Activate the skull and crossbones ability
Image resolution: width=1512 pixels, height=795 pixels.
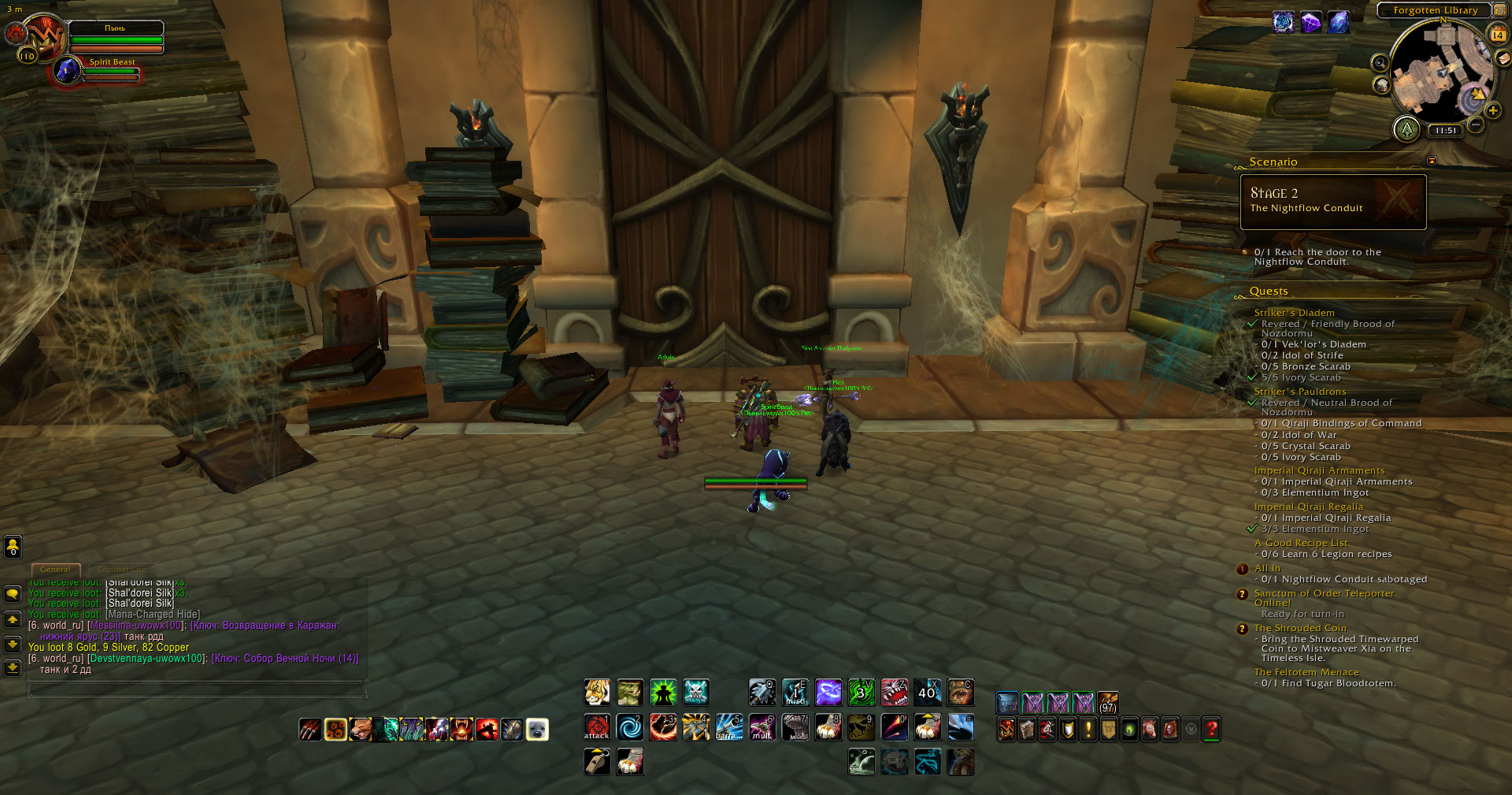[x=696, y=693]
